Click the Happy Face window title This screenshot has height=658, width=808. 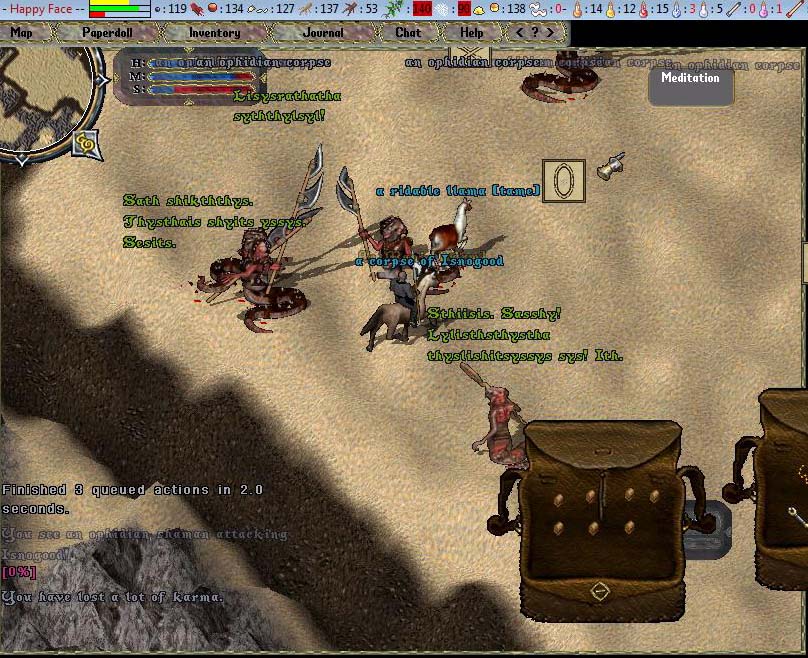[42, 9]
